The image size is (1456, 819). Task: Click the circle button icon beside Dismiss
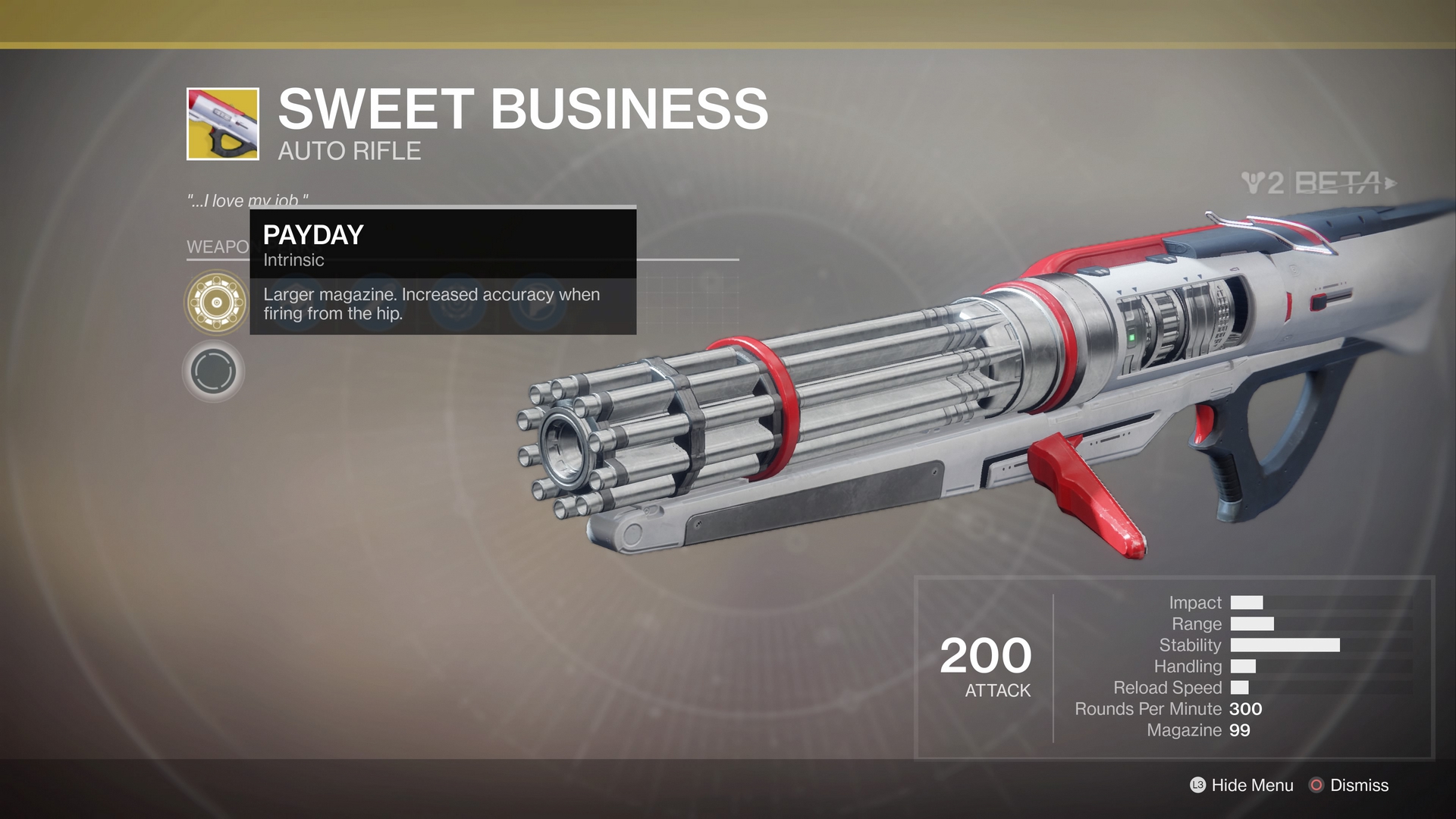1317,786
